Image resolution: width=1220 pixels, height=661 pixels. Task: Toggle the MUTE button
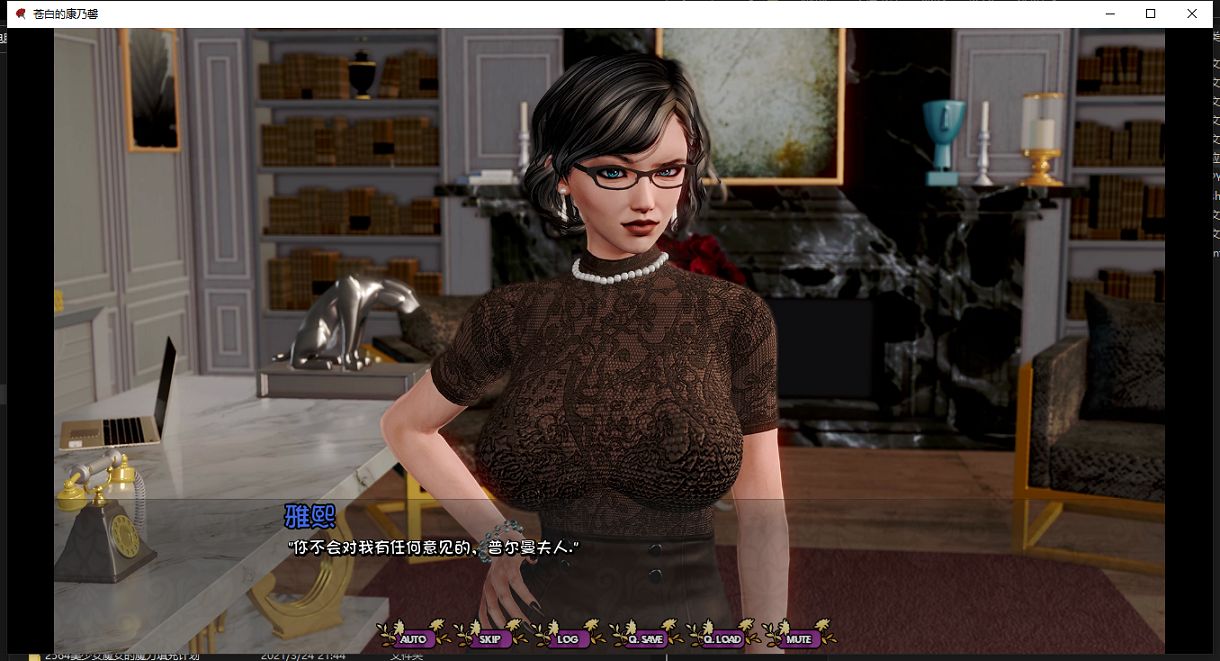point(798,638)
